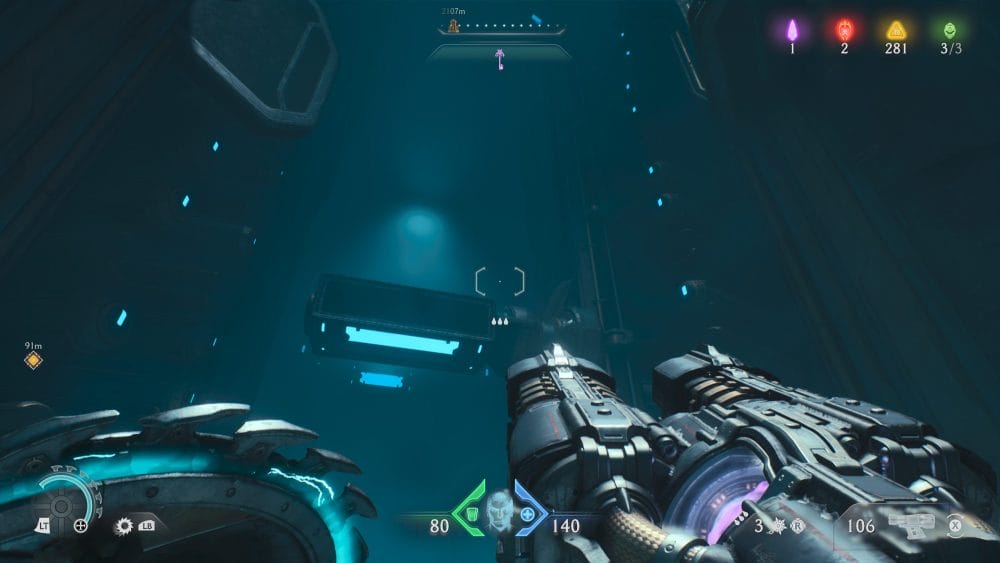Click the purple crystal resource icon

click(x=792, y=29)
